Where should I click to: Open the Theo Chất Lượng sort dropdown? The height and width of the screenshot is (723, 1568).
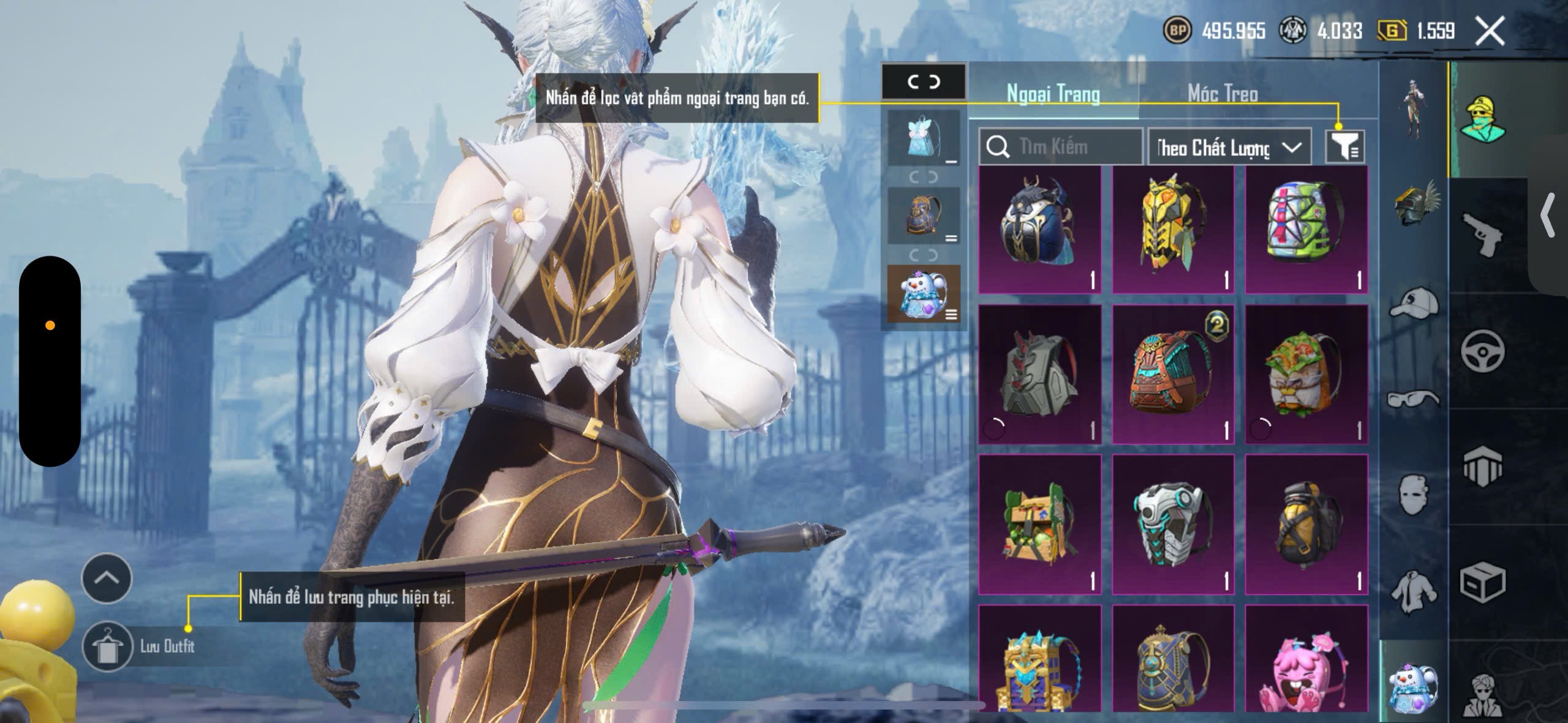(x=1229, y=148)
